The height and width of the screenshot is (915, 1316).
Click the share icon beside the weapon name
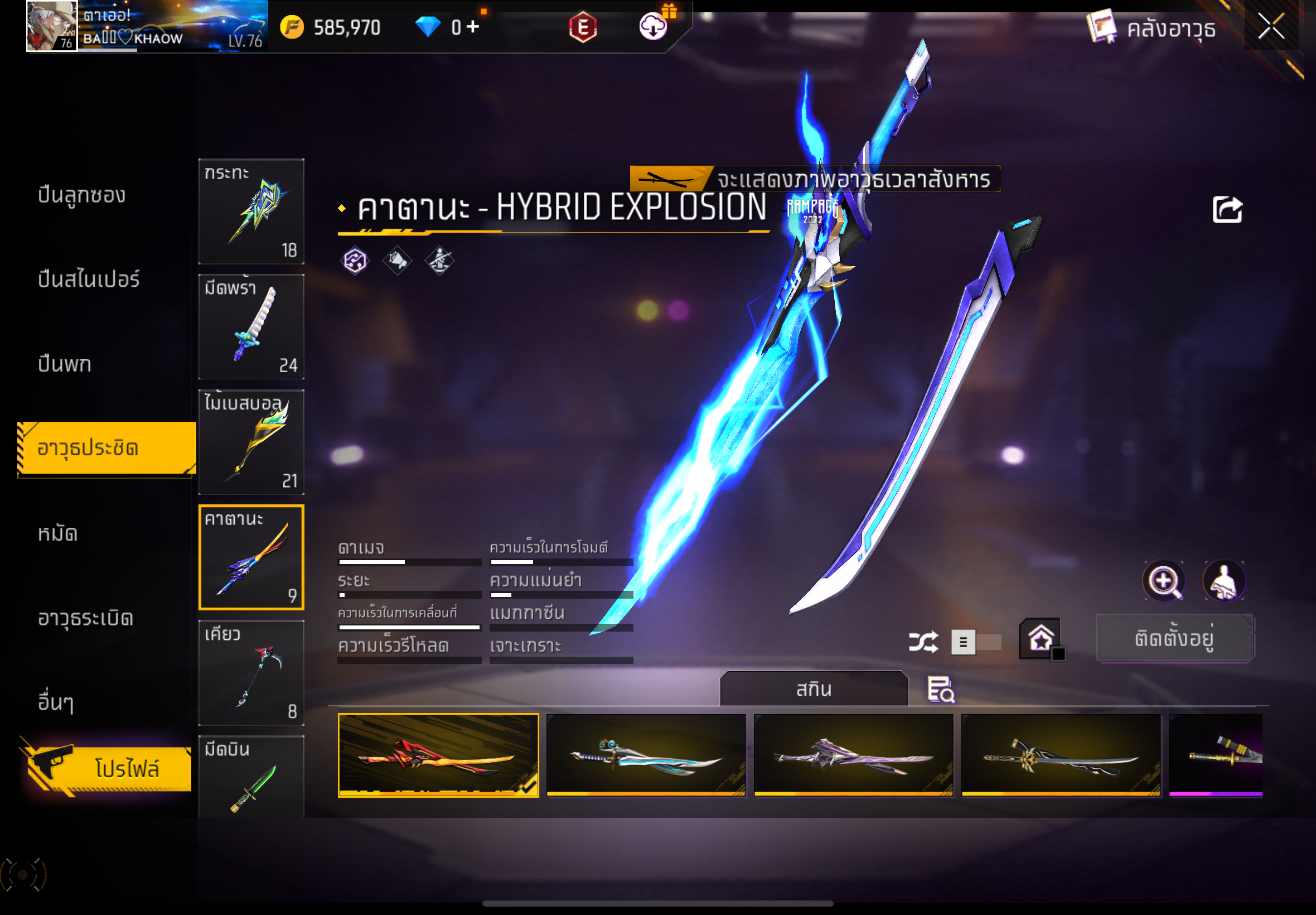coord(1227,209)
